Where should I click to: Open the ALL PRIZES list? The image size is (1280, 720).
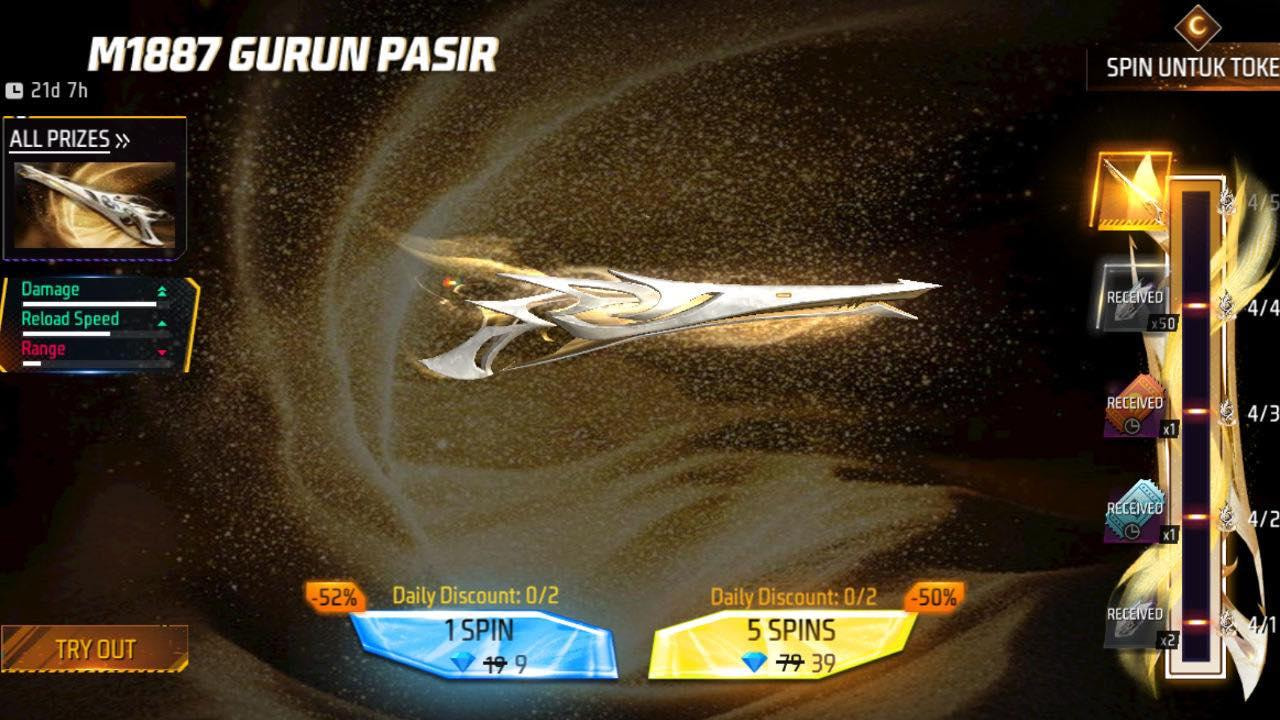click(69, 140)
